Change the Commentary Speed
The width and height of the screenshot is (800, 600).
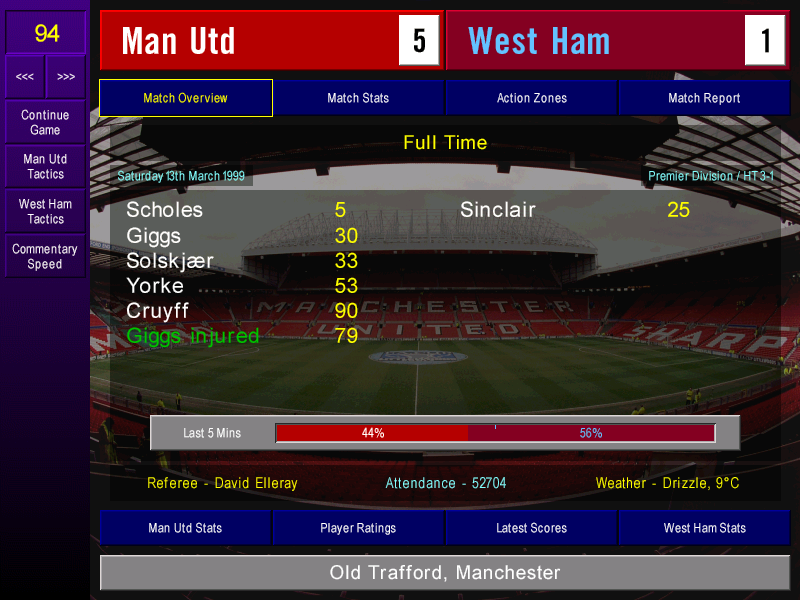tap(45, 256)
